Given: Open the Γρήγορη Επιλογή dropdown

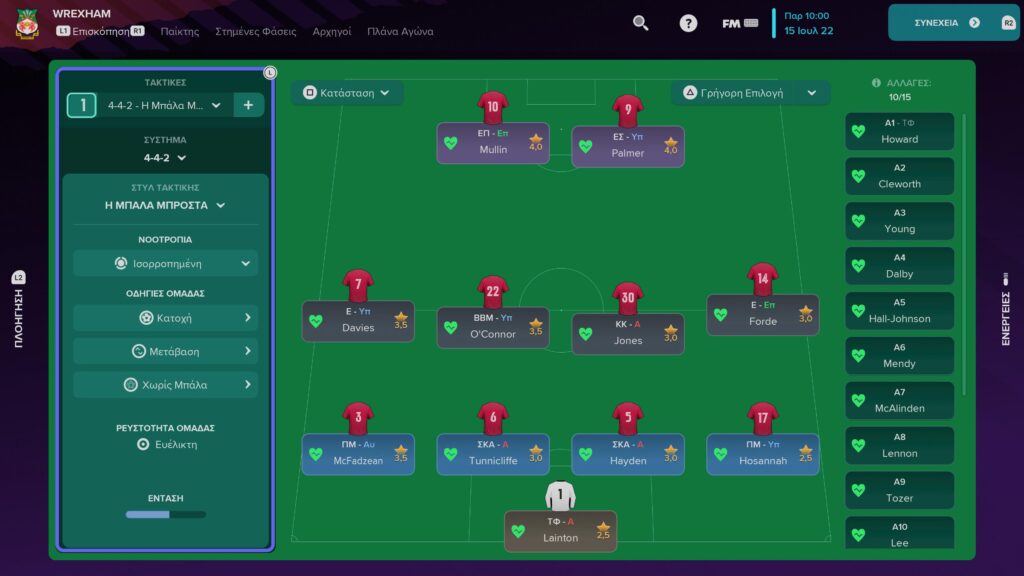Looking at the screenshot, I should [750, 93].
